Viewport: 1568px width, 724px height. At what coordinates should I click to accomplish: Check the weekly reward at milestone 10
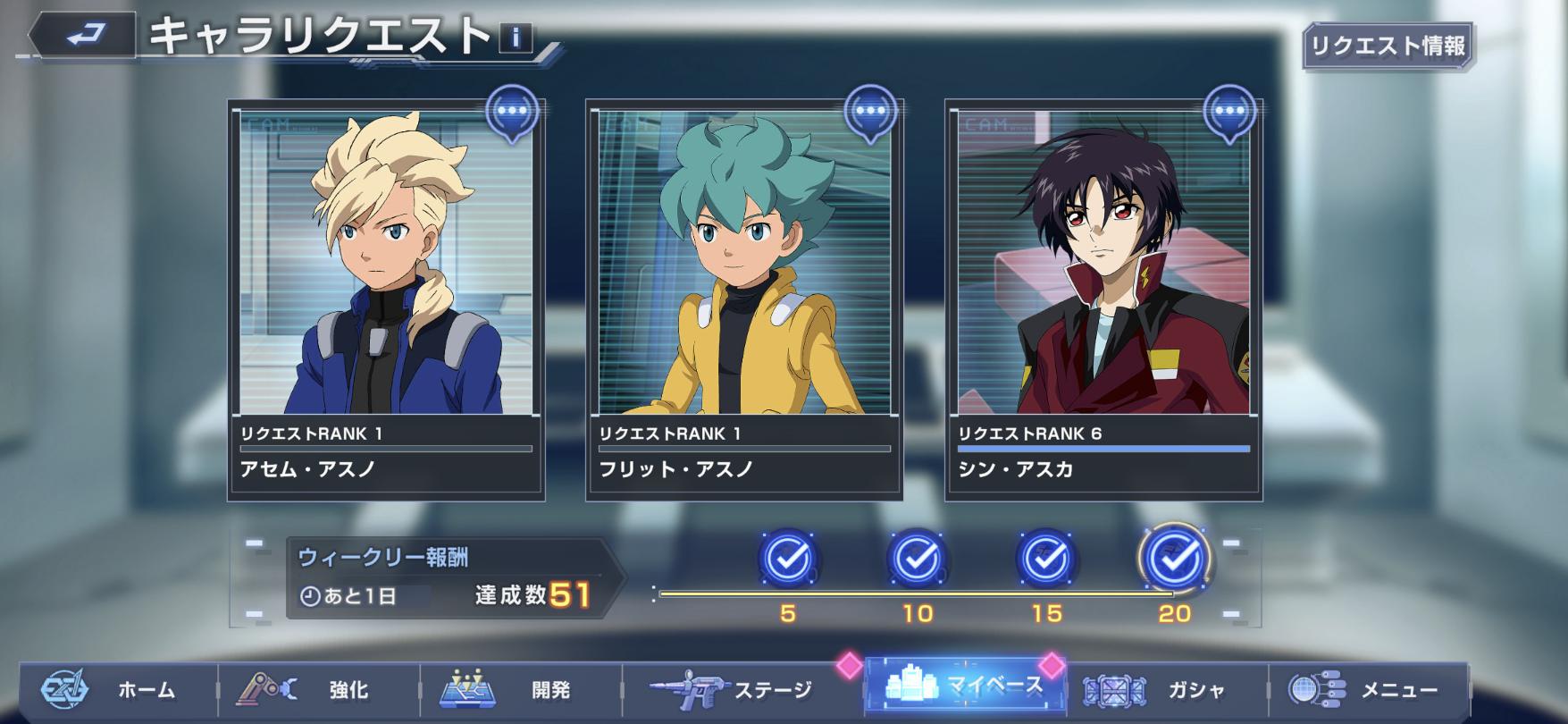click(917, 559)
